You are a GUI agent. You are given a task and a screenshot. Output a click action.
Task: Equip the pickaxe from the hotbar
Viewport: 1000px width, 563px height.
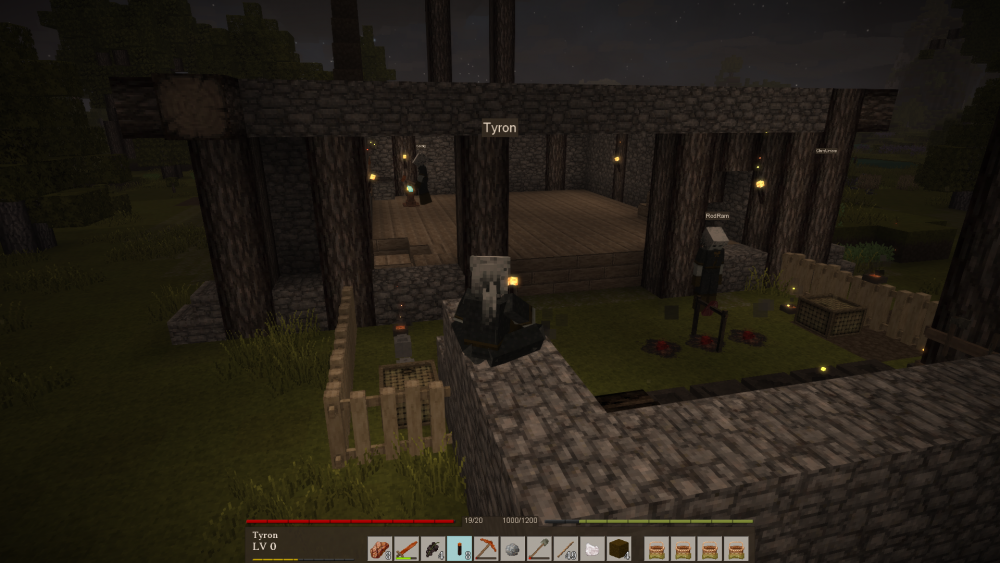click(x=486, y=548)
